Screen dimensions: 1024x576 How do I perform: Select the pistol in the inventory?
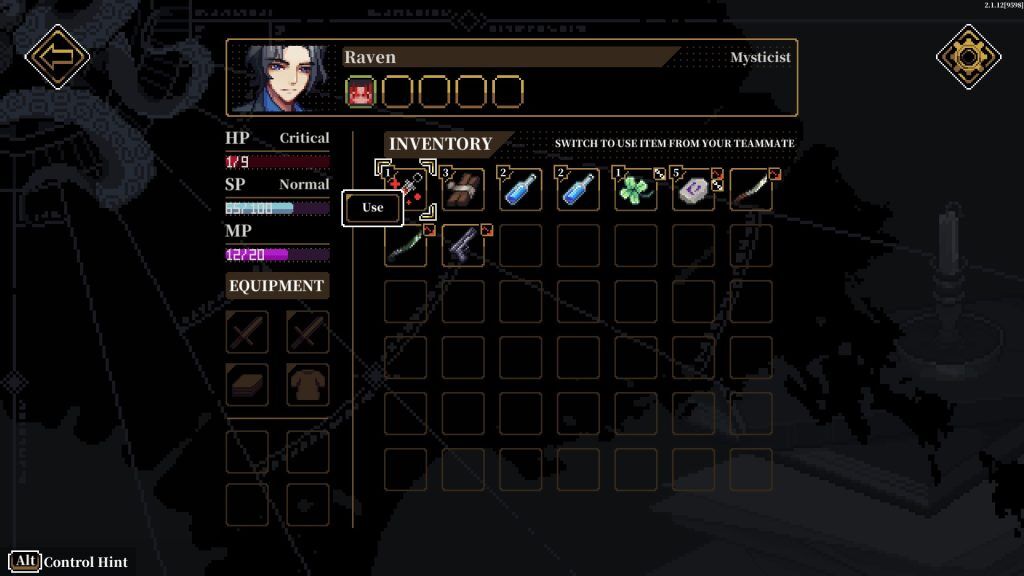click(x=463, y=246)
